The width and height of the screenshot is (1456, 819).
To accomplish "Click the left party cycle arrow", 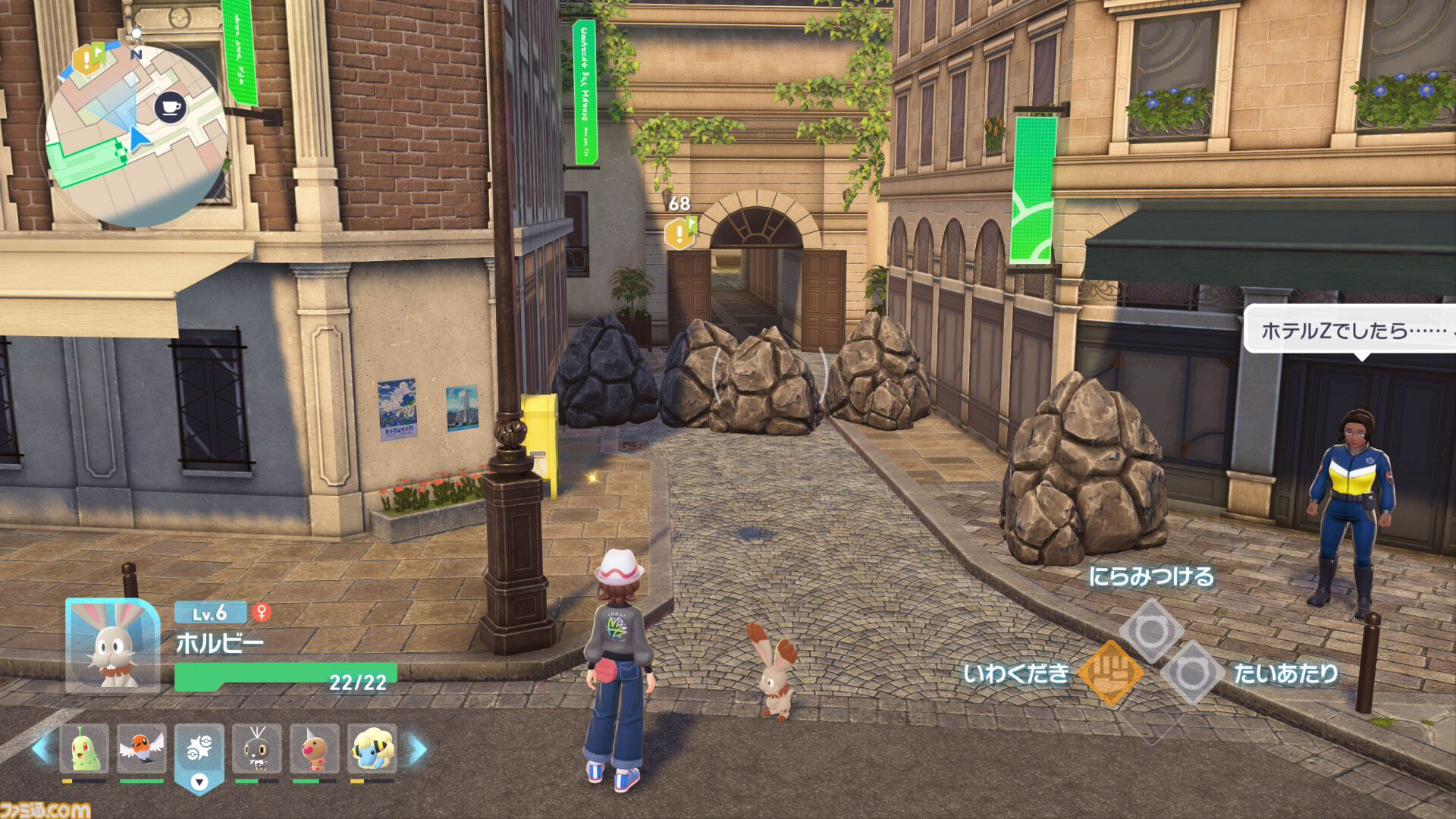I will 42,748.
